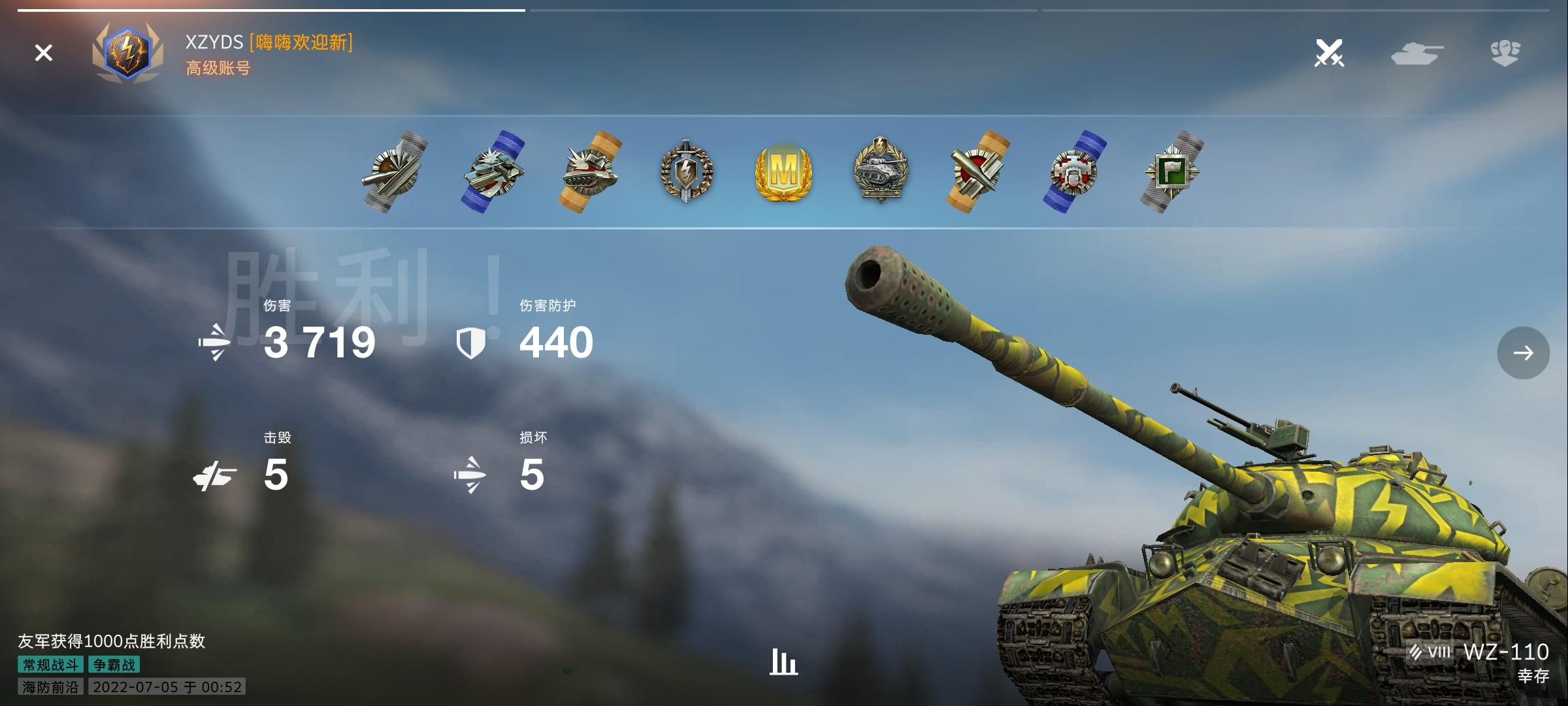
Task: Switch to the third page indicator tab
Action: pyautogui.click(x=1300, y=11)
